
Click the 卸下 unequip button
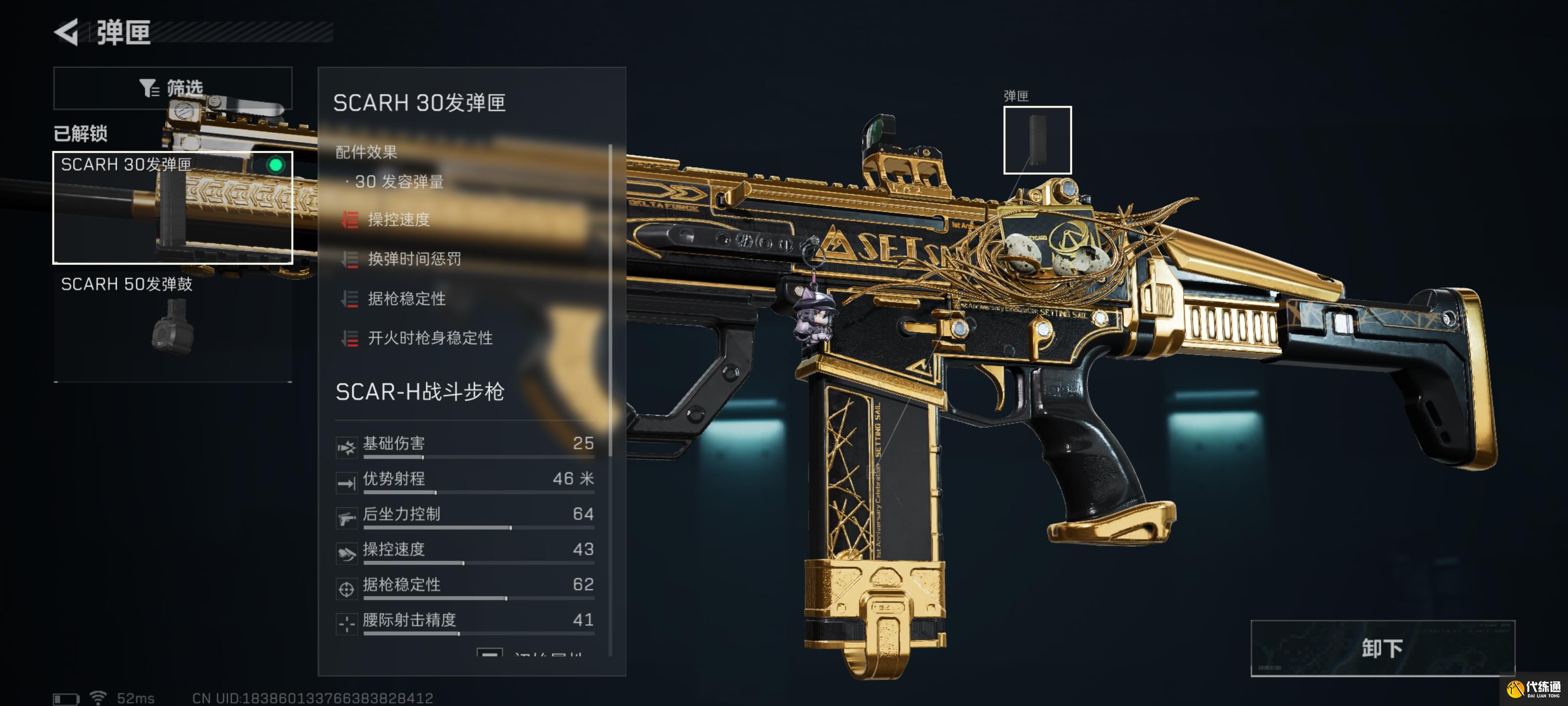pos(1382,648)
